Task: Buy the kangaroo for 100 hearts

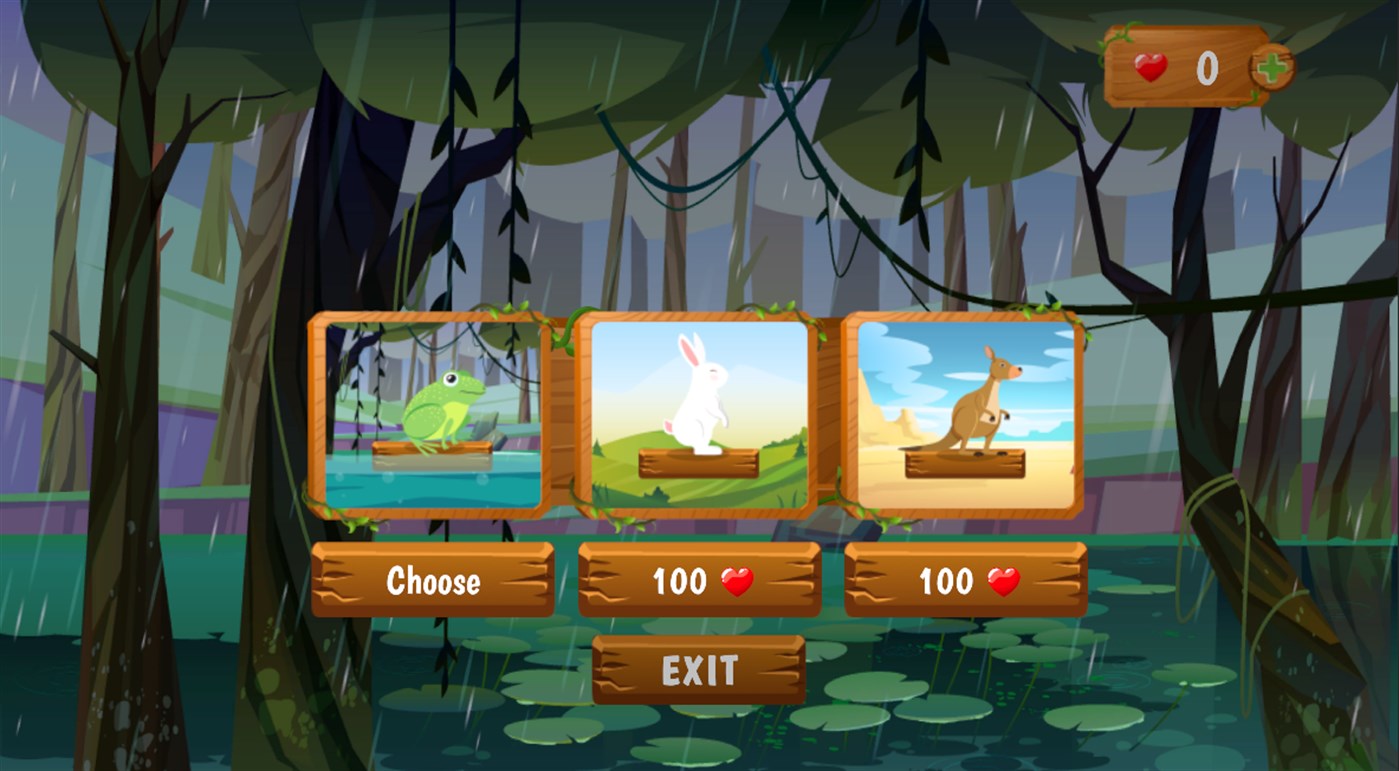Action: (x=965, y=579)
